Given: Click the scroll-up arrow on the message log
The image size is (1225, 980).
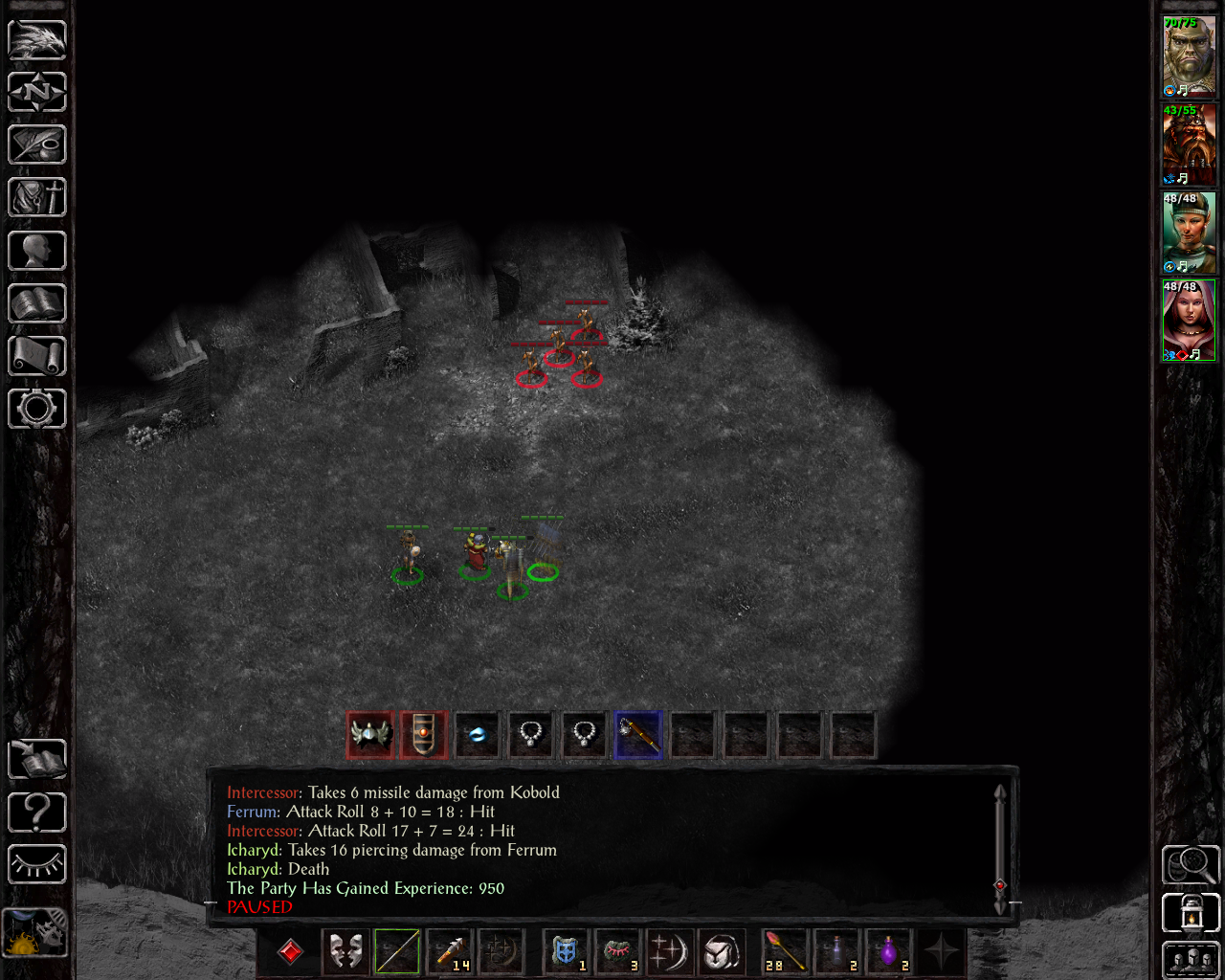Looking at the screenshot, I should [x=1000, y=792].
